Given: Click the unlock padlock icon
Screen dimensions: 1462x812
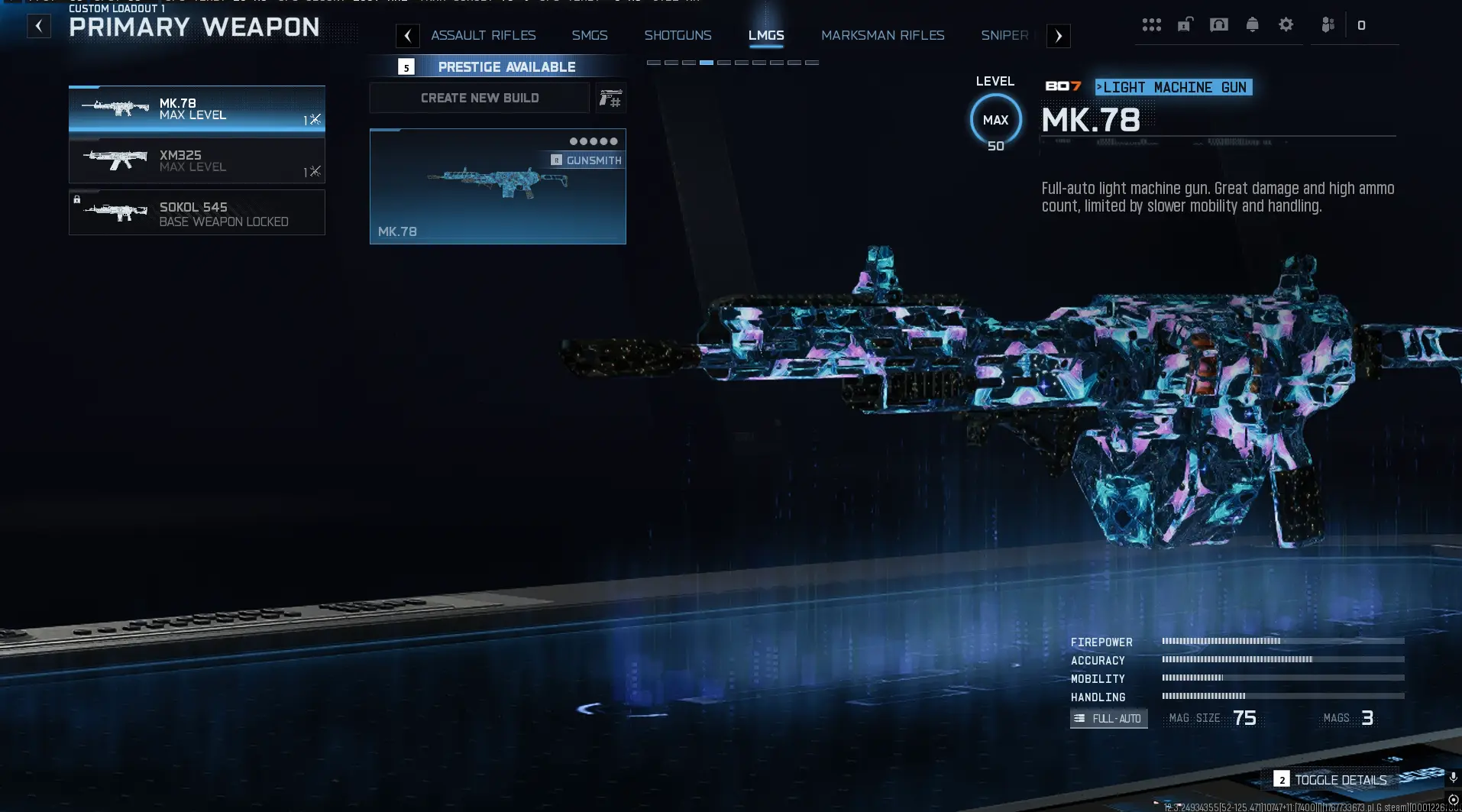Looking at the screenshot, I should coord(1184,24).
